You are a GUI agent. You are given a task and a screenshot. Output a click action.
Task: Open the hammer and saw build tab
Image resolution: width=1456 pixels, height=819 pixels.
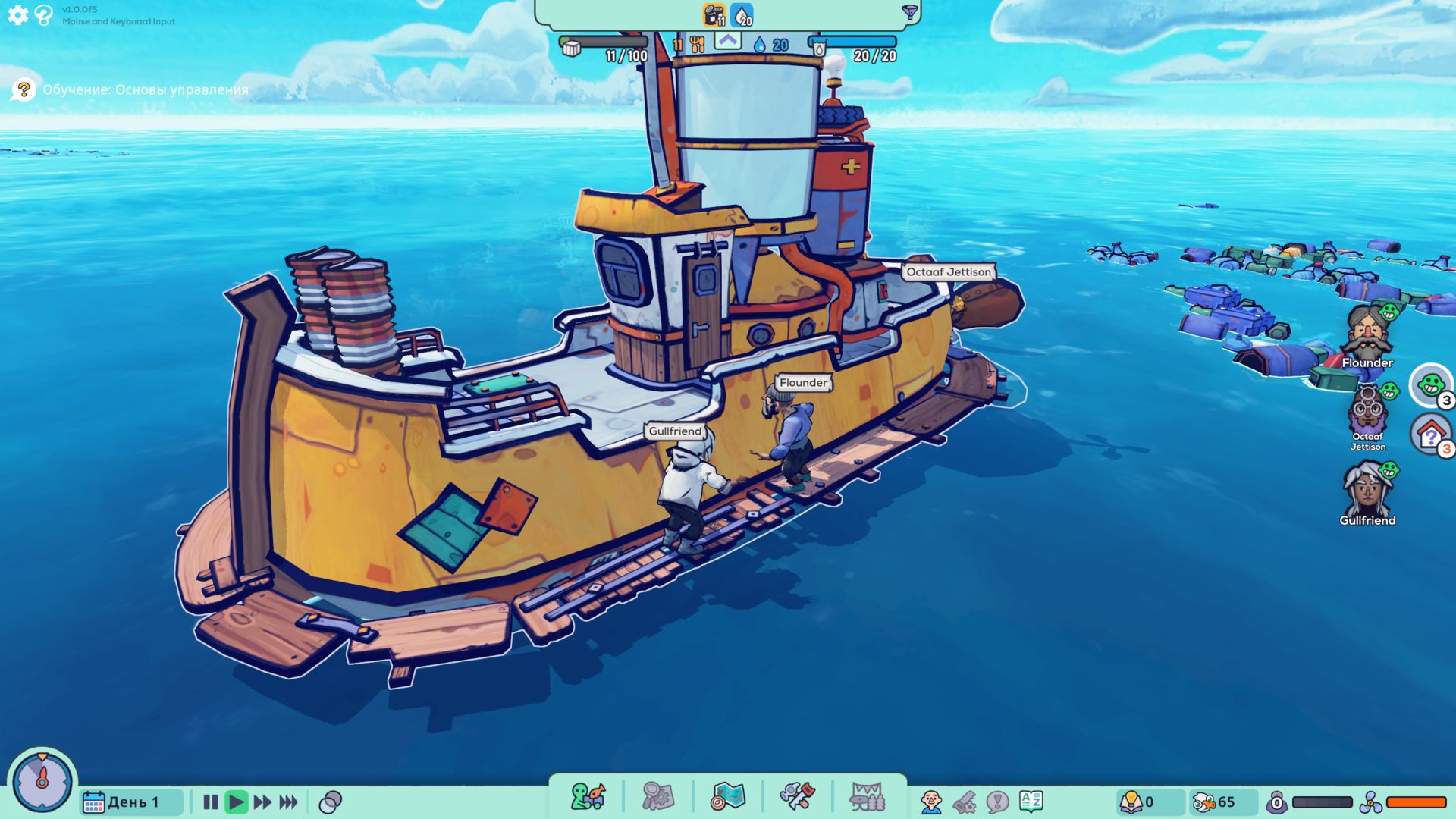797,797
